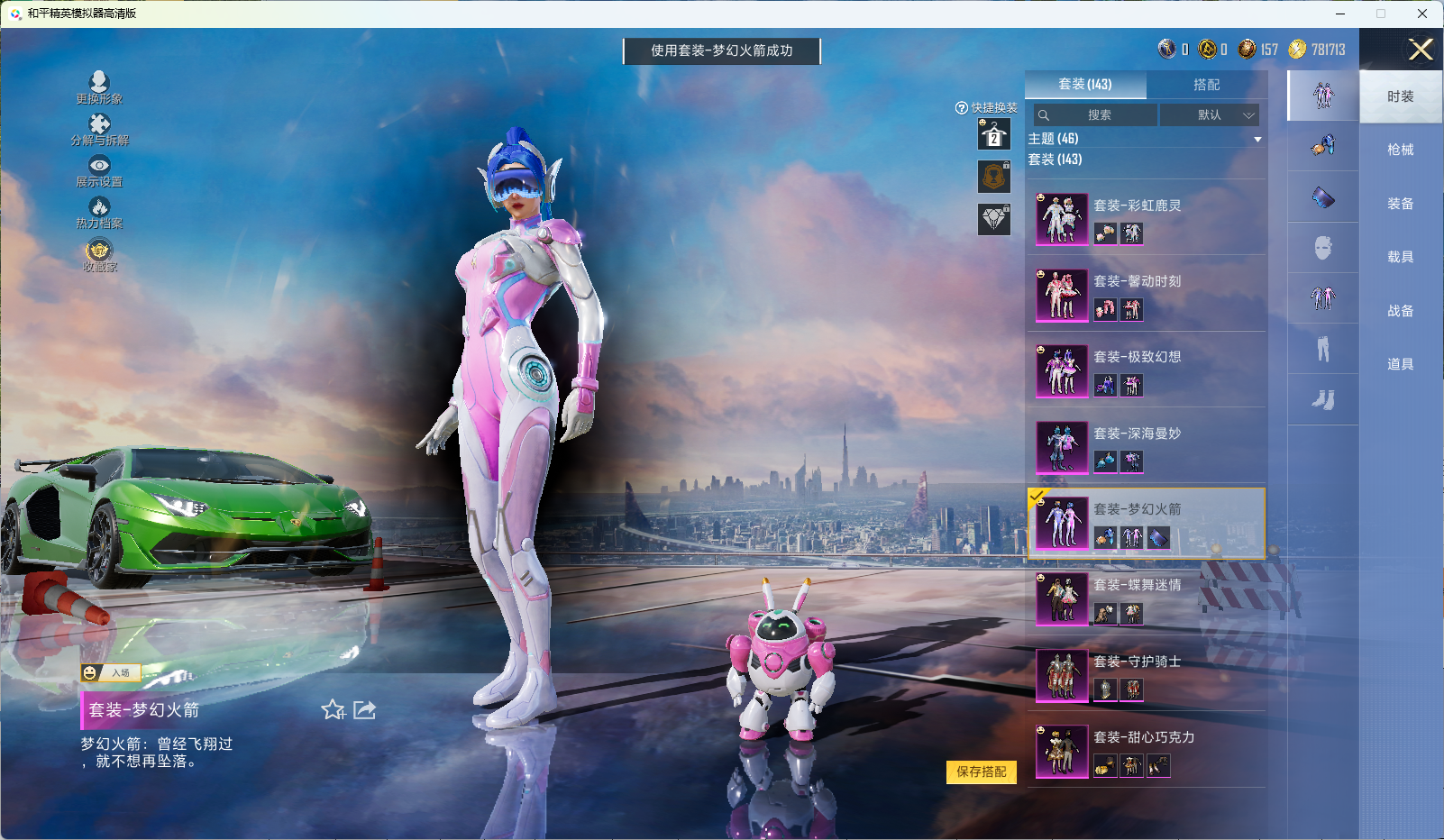This screenshot has width=1444, height=840.
Task: Select the 套装-极致幻想 outfit
Action: [1146, 370]
